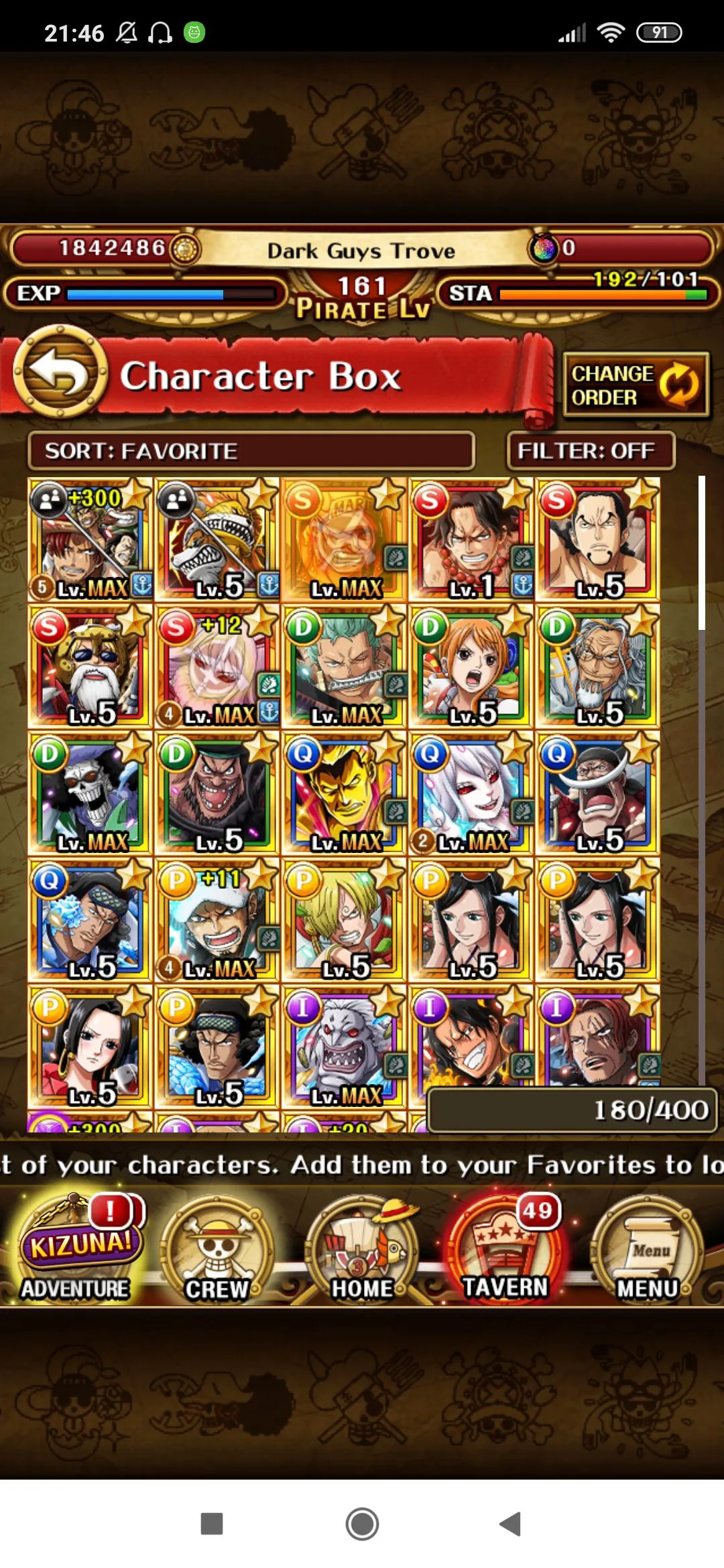Screen dimensions: 724x1568
Task: Open the scroll Menu button
Action: pos(648,1250)
